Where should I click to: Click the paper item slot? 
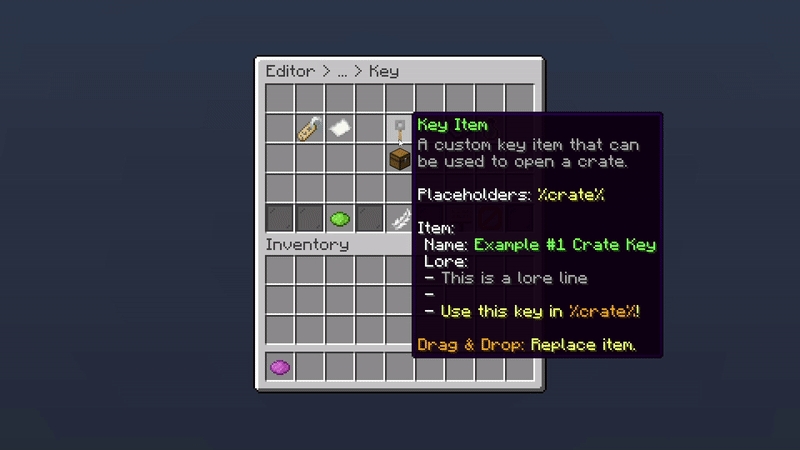pyautogui.click(x=339, y=129)
